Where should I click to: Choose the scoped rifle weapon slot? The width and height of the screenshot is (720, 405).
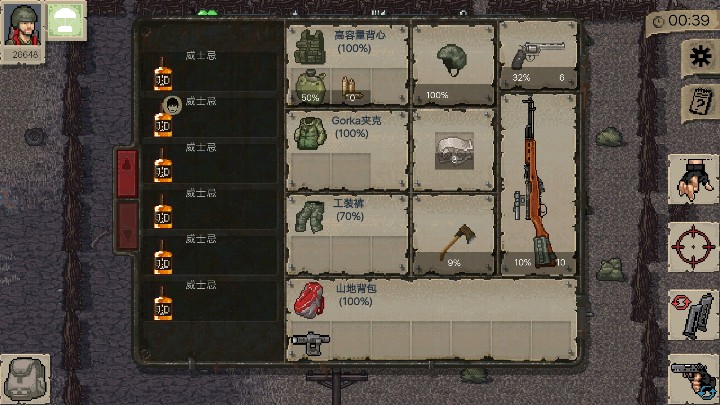pyautogui.click(x=538, y=183)
